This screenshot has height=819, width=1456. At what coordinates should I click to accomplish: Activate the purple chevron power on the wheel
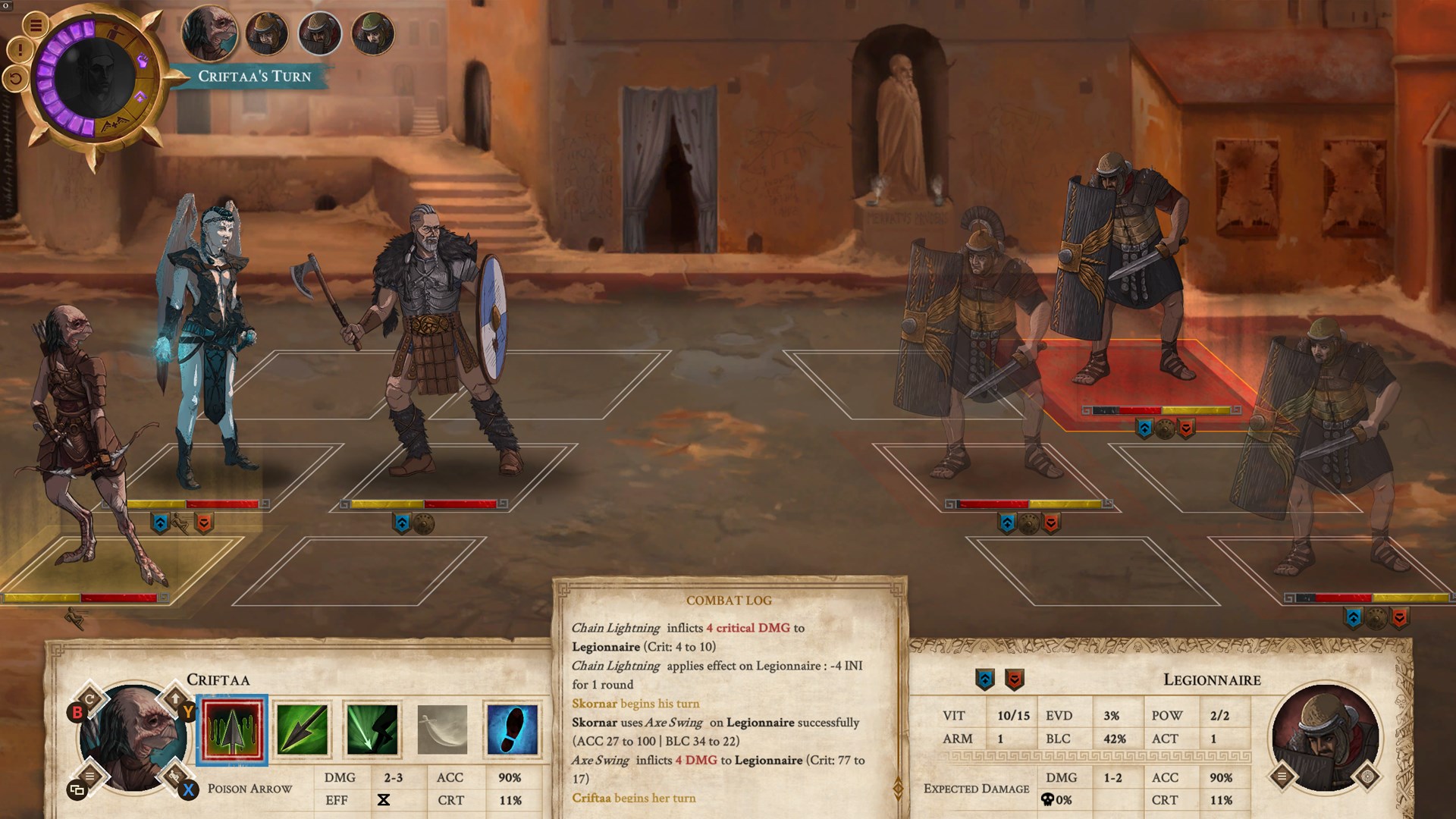(x=140, y=98)
